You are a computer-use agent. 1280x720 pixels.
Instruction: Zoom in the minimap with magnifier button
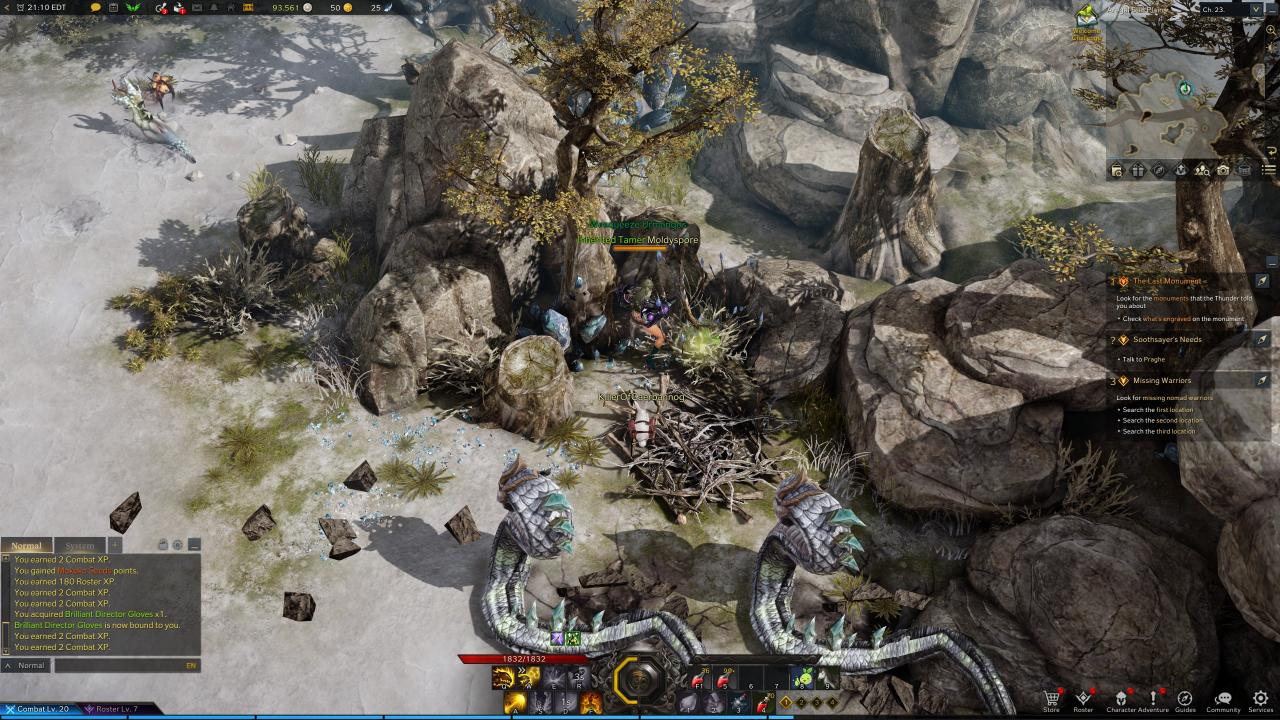(1271, 30)
